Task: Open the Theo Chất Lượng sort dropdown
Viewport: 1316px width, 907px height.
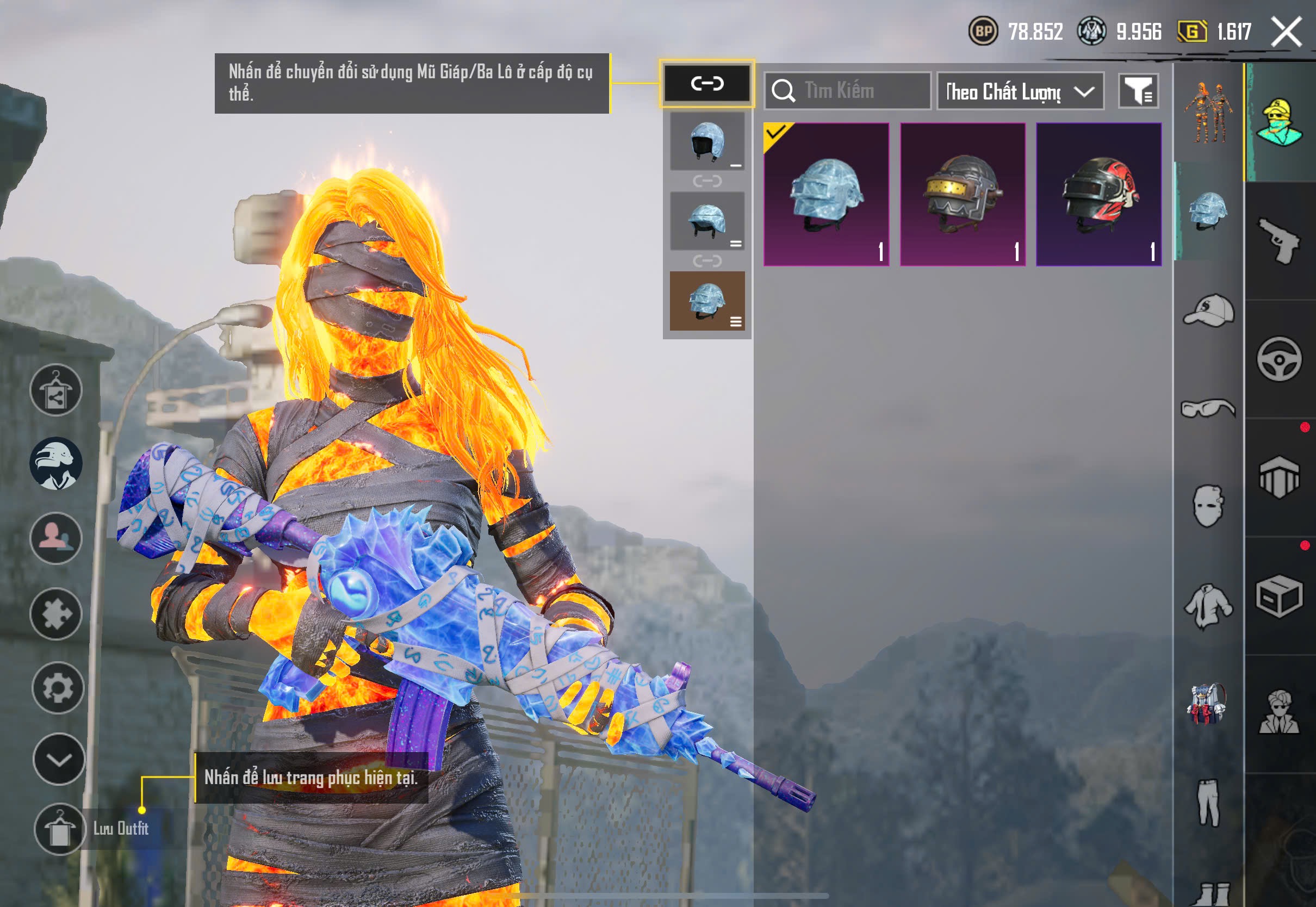Action: [1020, 91]
